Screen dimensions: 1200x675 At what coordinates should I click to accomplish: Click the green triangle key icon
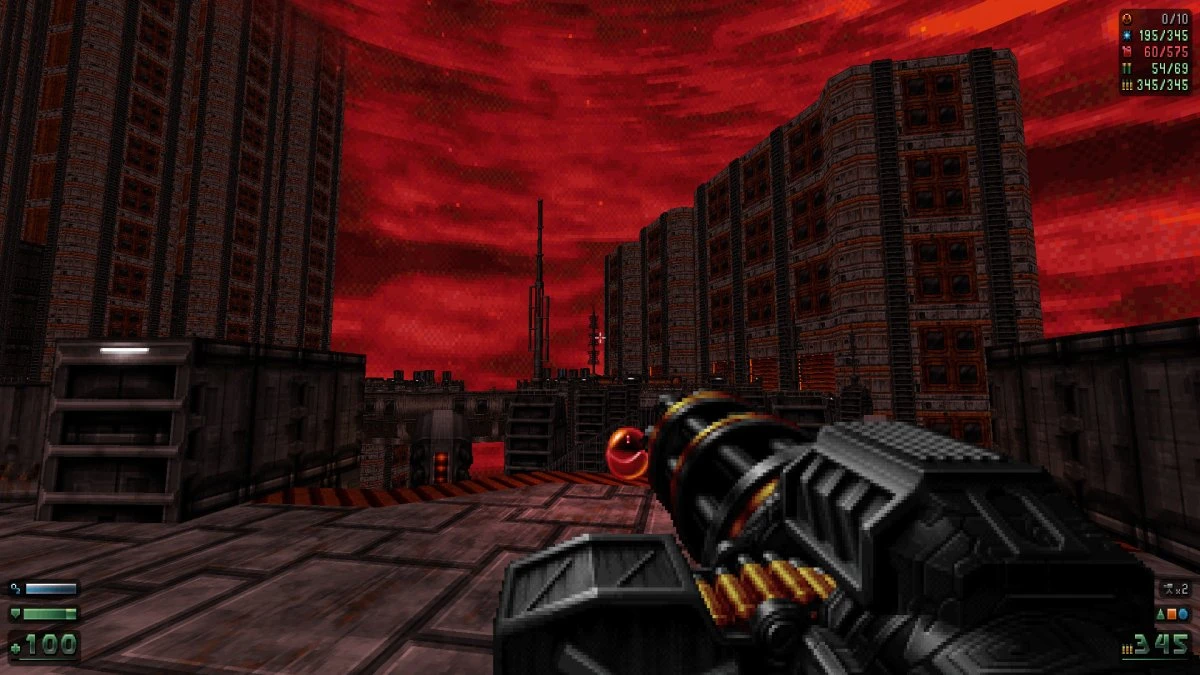click(x=1161, y=613)
